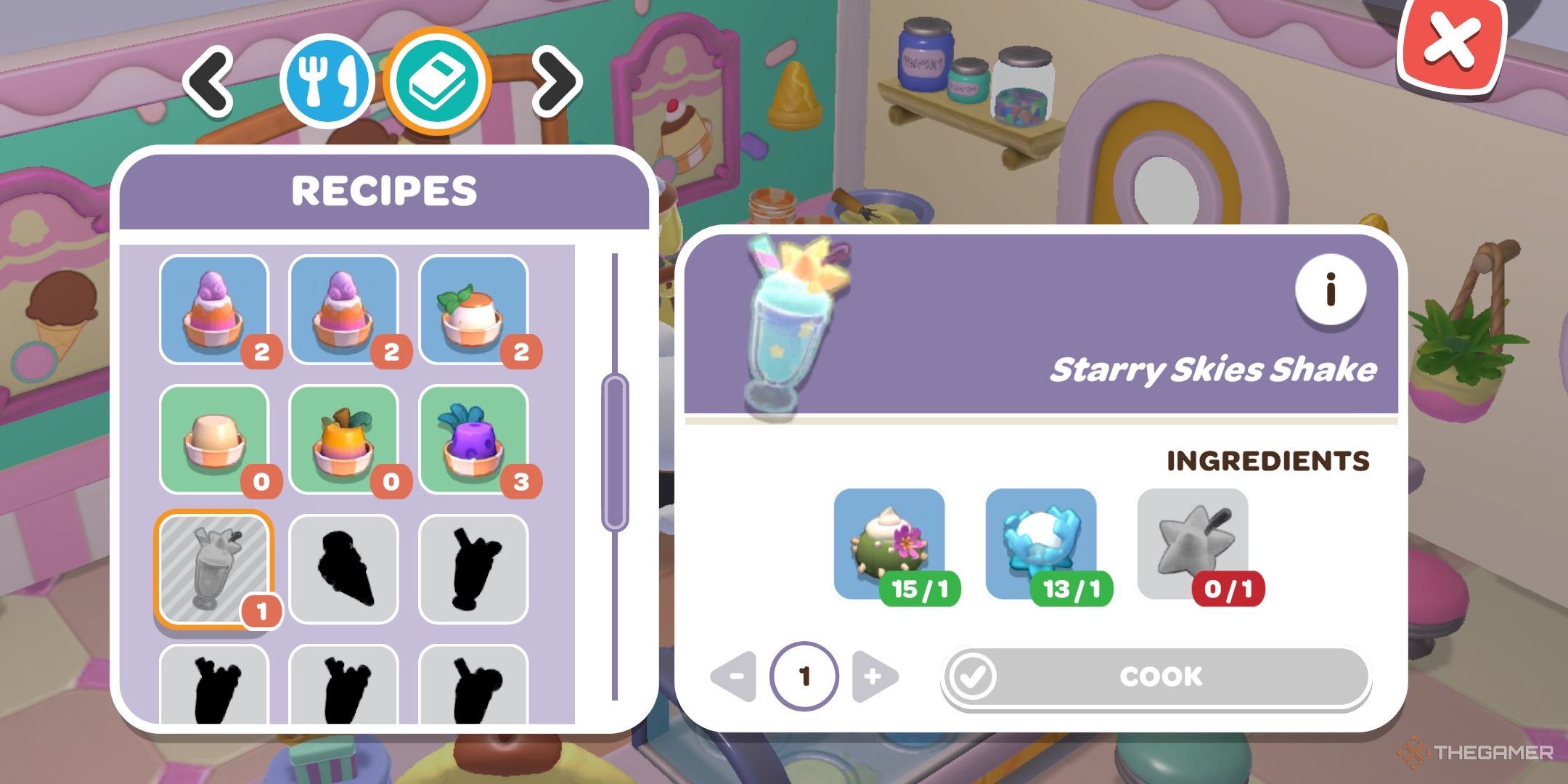Select the vanilla pudding recipe with zero count
Image resolution: width=1568 pixels, height=784 pixels.
coord(216,439)
